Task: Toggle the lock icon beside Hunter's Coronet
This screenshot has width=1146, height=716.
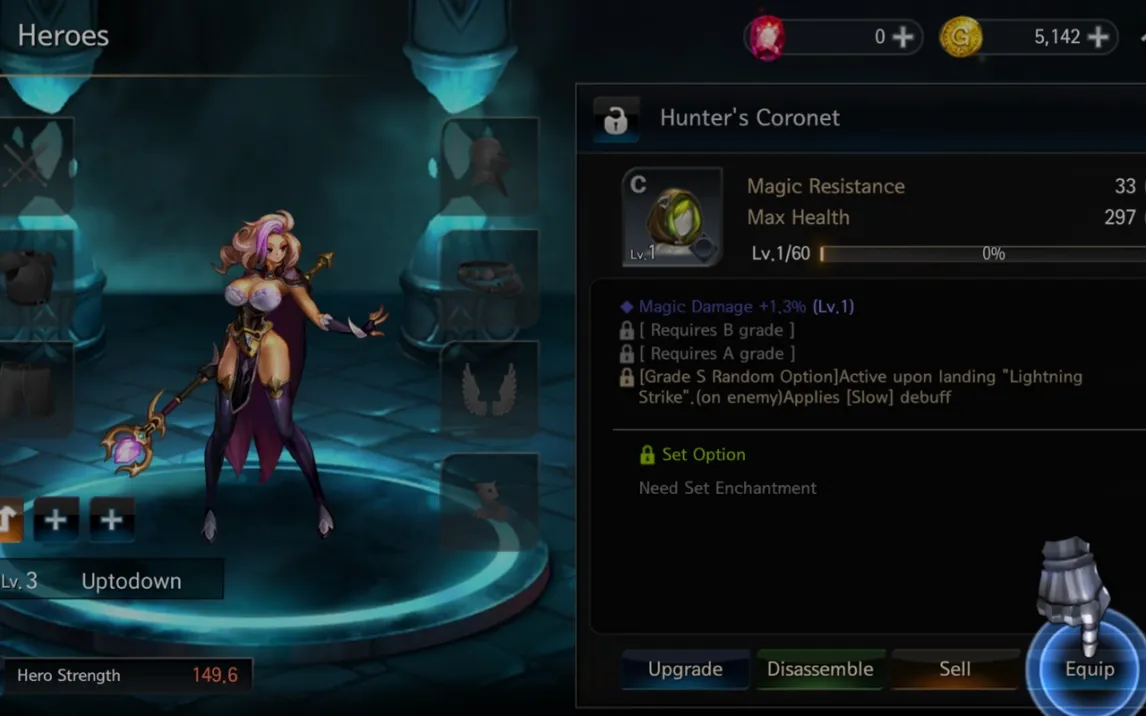Action: 615,120
